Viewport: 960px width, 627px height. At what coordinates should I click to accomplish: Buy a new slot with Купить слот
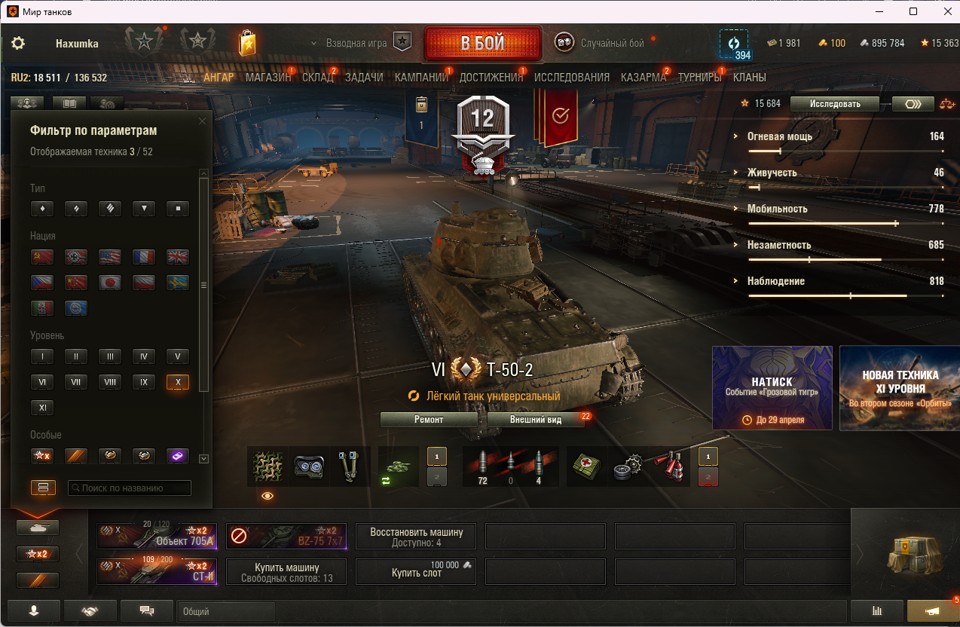point(416,571)
